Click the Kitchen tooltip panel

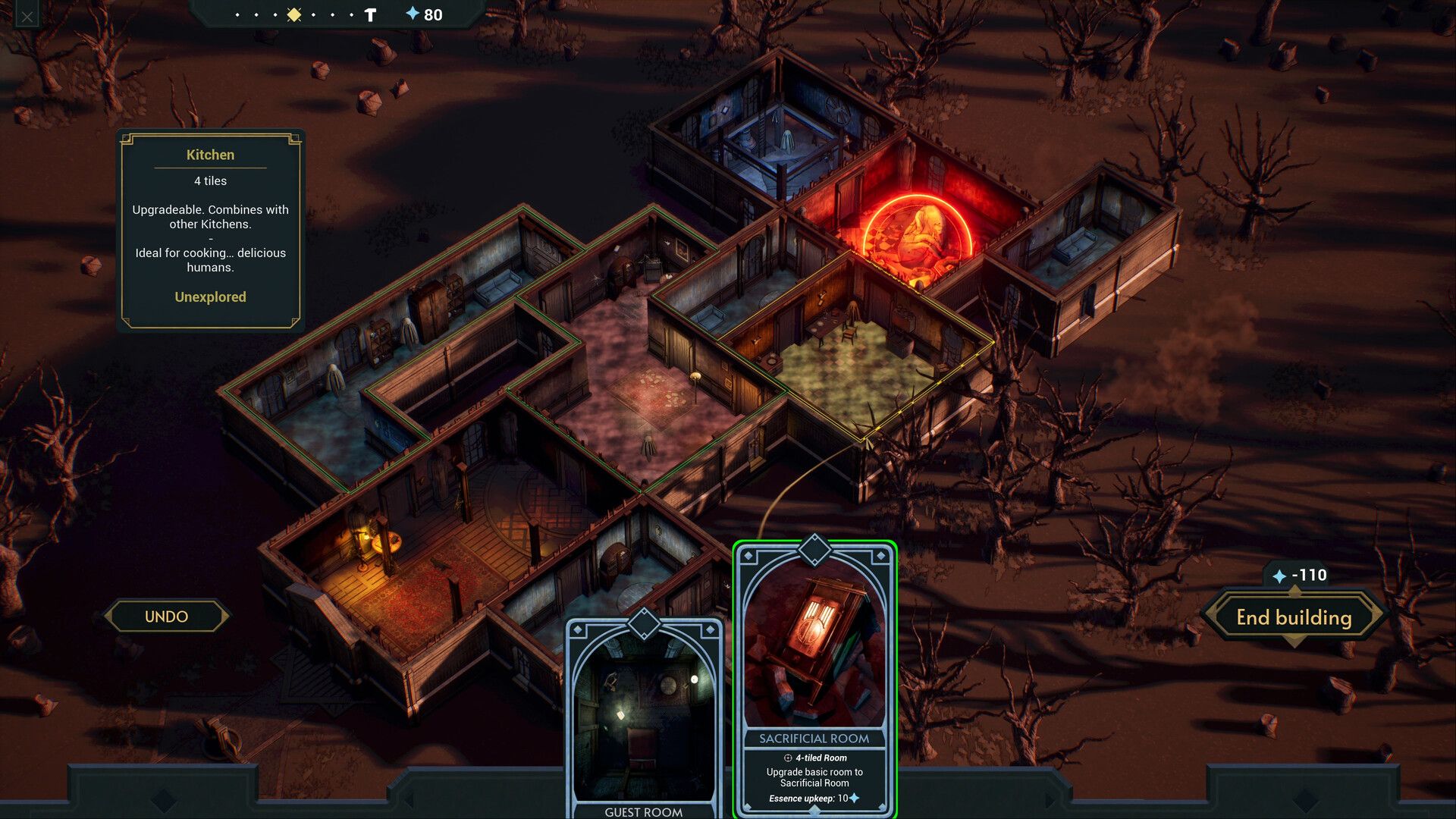pos(210,227)
